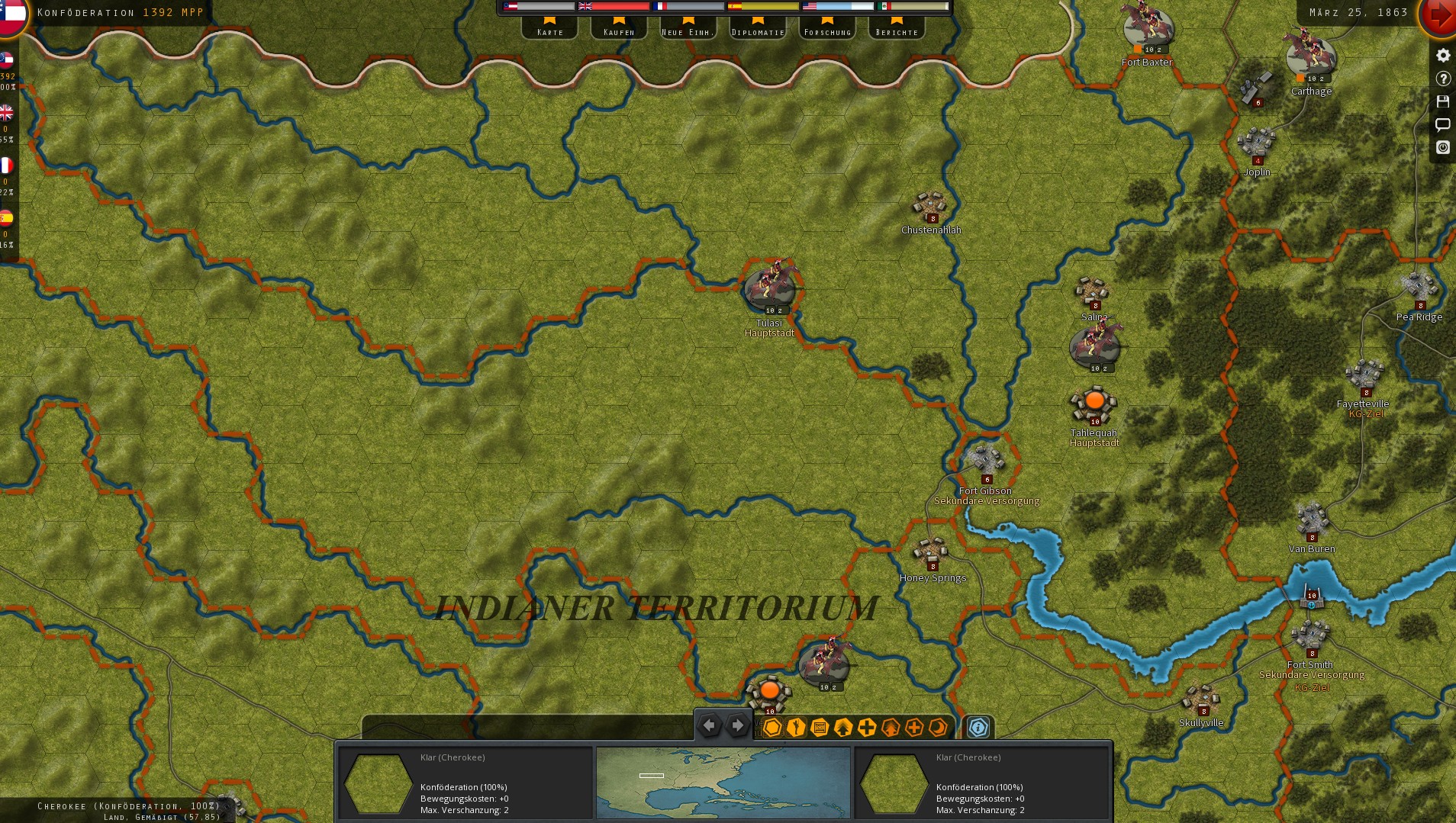Click the save game floppy disk icon
This screenshot has height=823, width=1456.
(x=1442, y=101)
